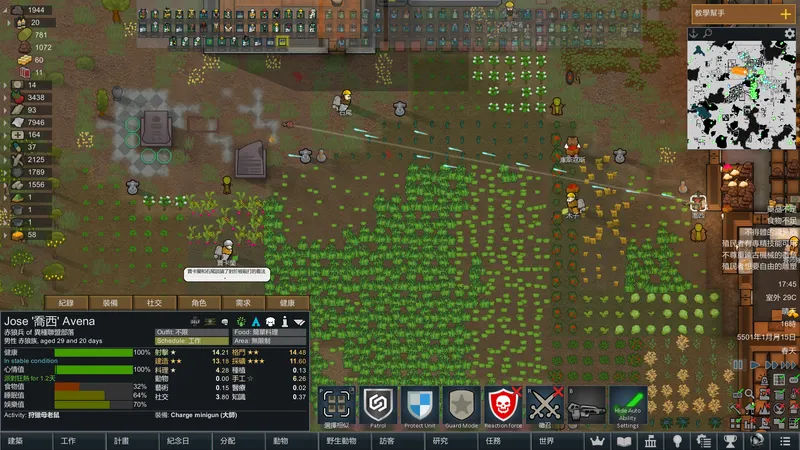
Task: Open the 世界 (World) view
Action: (546, 440)
